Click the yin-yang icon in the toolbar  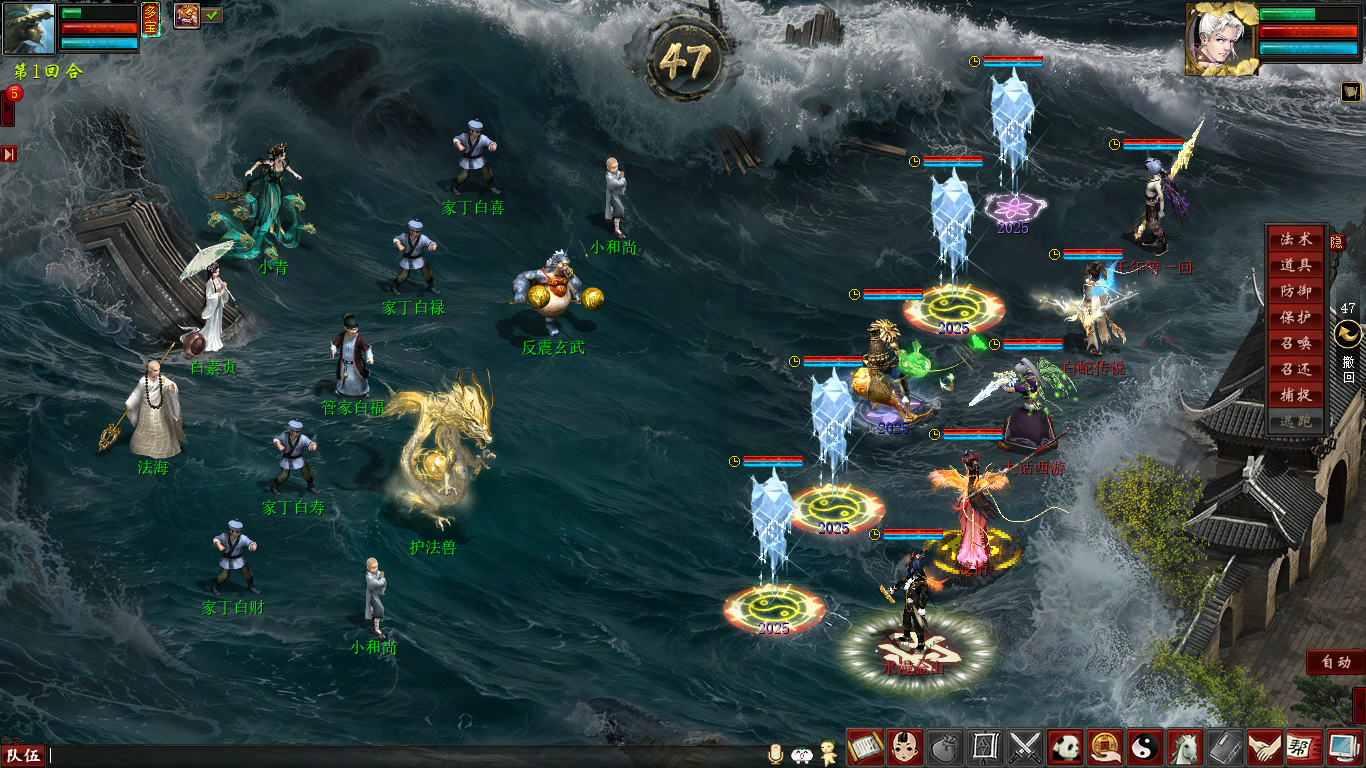tap(1146, 747)
